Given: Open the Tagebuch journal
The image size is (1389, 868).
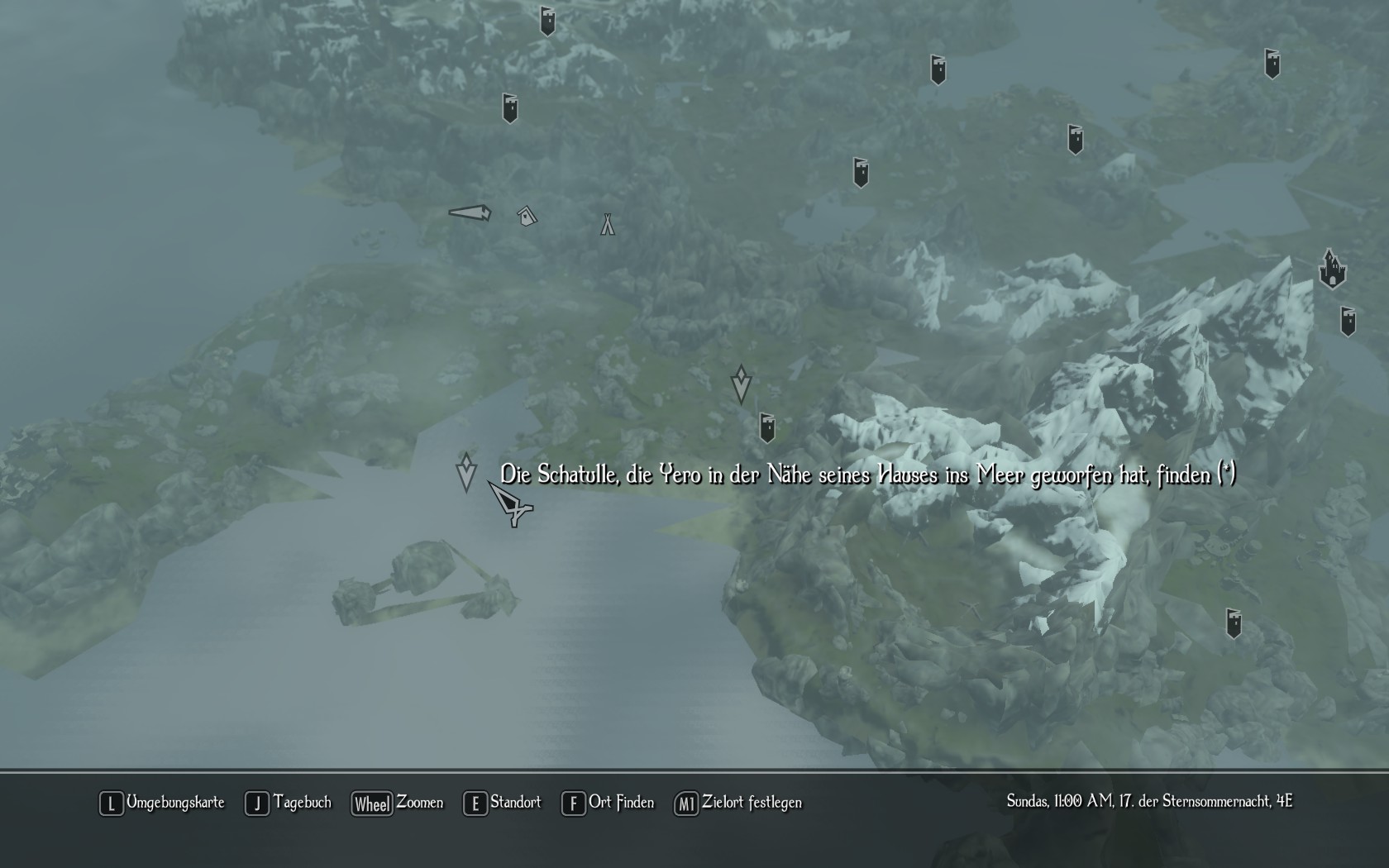Looking at the screenshot, I should pos(289,803).
